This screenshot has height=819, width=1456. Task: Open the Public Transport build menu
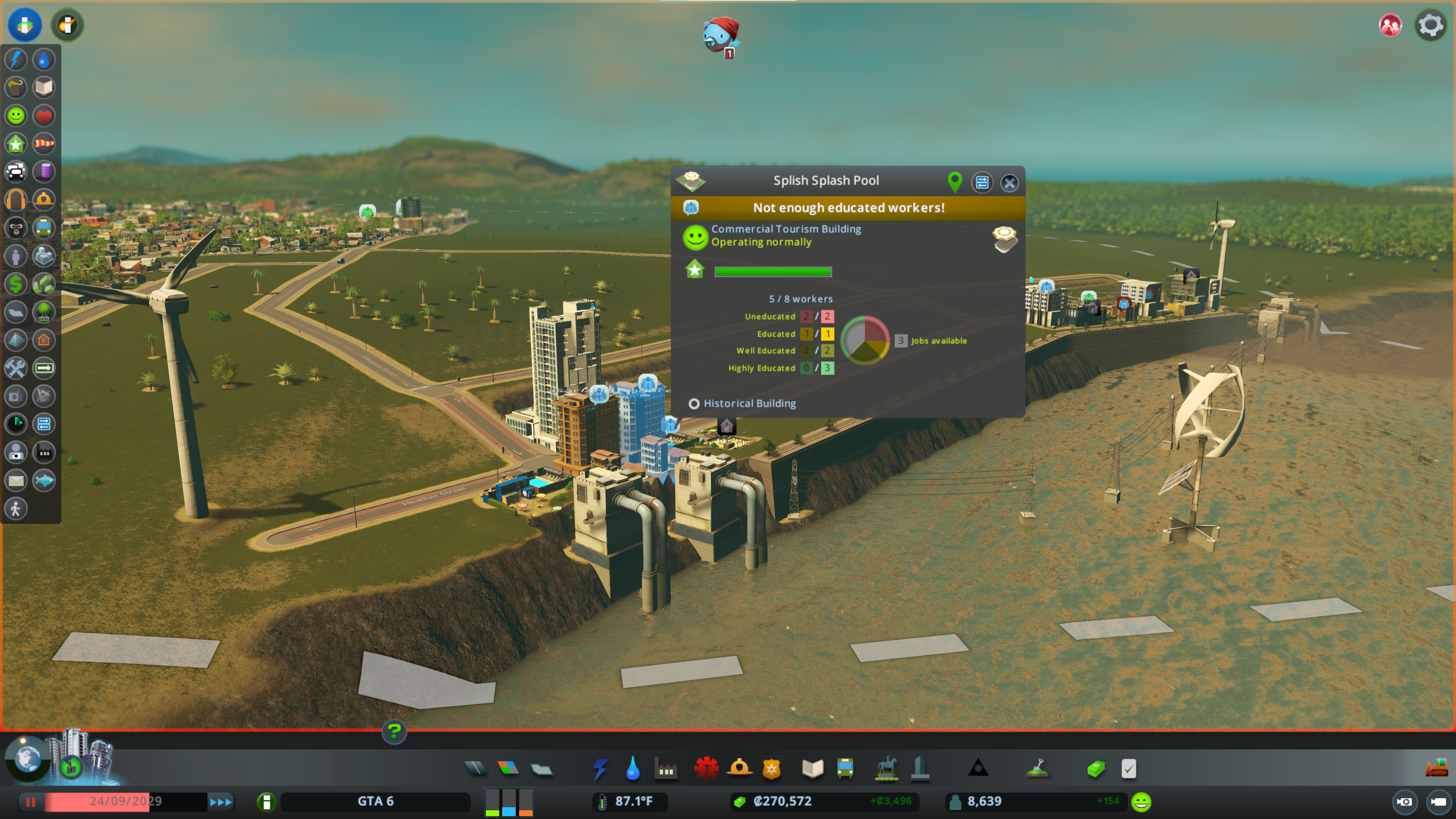(845, 769)
